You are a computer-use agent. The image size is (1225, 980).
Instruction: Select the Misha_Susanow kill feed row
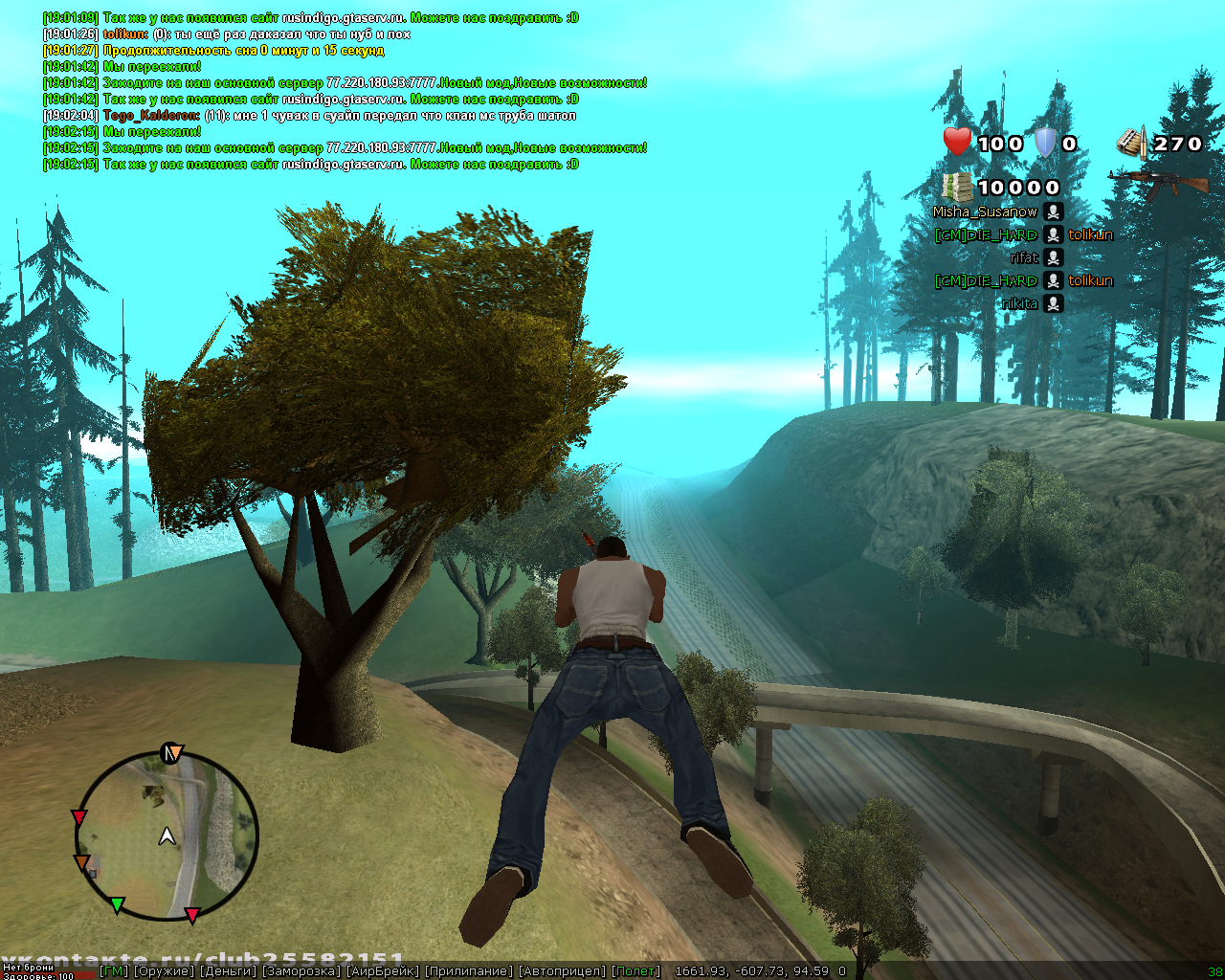tap(997, 212)
